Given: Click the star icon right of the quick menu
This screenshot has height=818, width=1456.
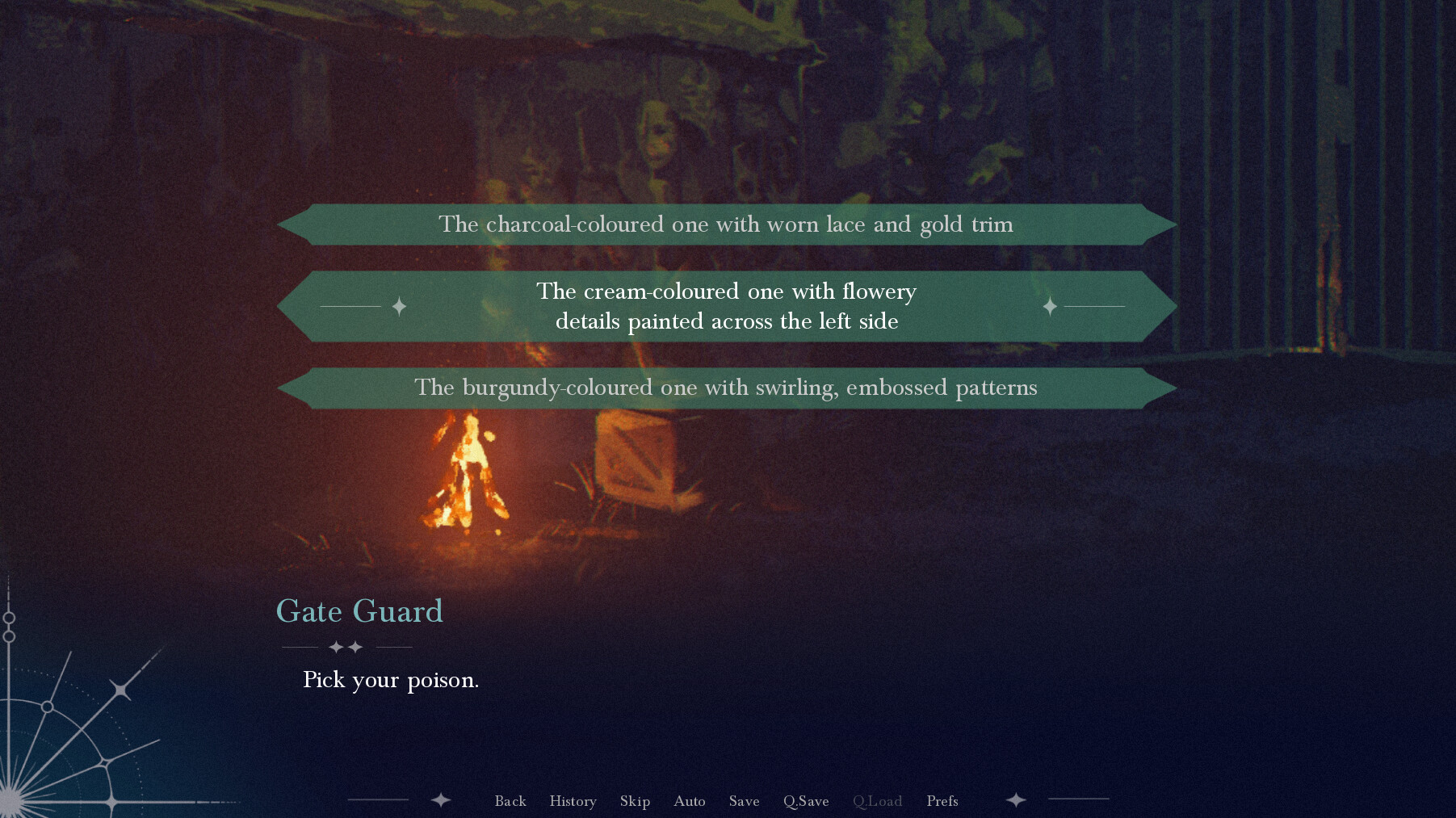Looking at the screenshot, I should click(1016, 800).
